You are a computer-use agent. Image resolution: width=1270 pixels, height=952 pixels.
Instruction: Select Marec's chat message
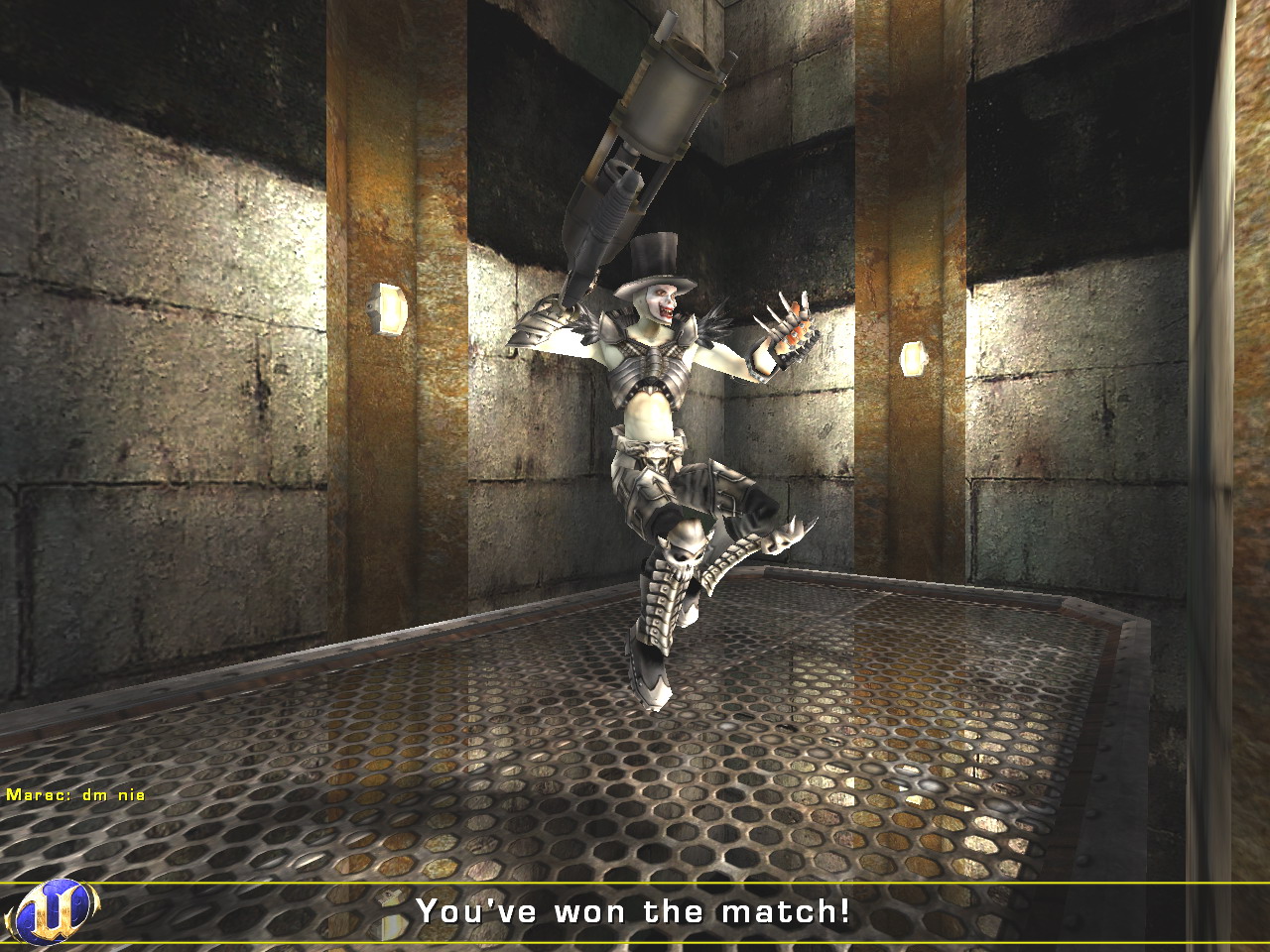point(75,794)
